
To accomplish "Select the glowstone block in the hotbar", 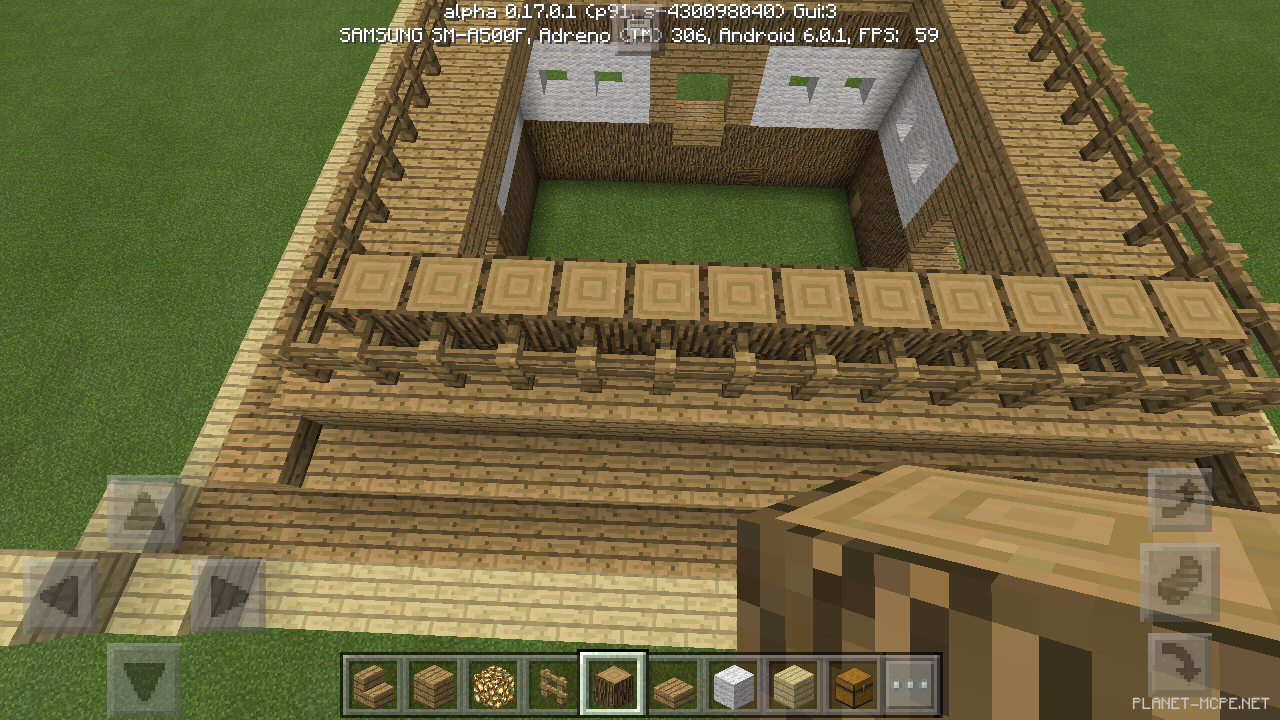I will [x=491, y=684].
